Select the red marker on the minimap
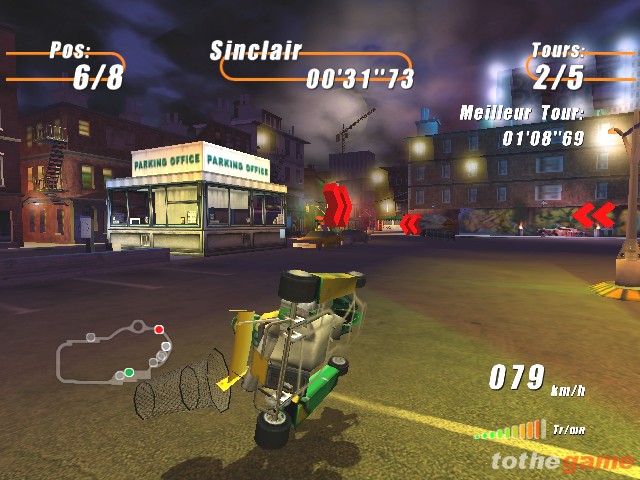Image resolution: width=640 pixels, height=480 pixels. coord(158,329)
